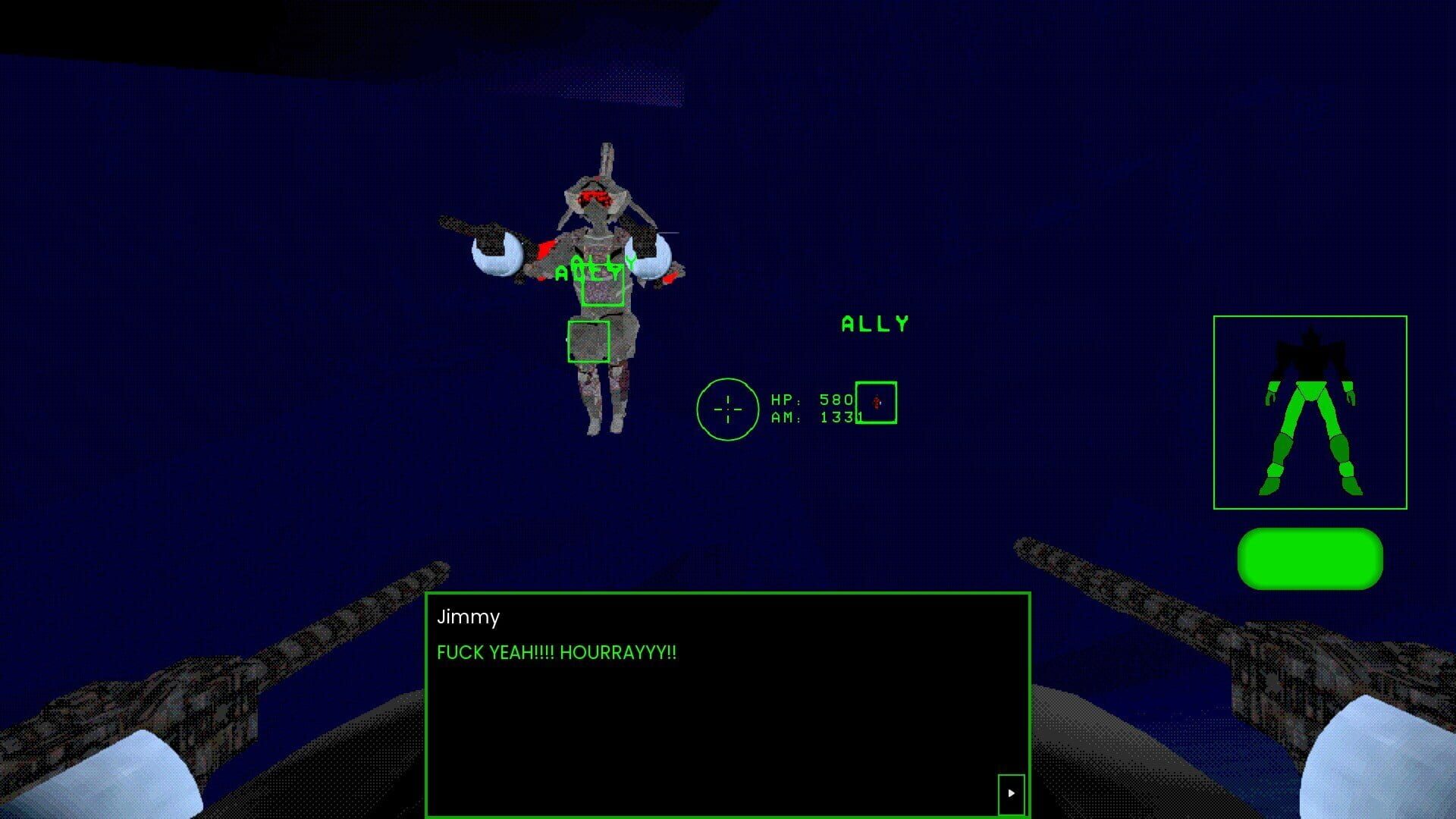Screen dimensions: 1456x819
Task: Click the targeting crosshair reticle
Action: [x=727, y=409]
